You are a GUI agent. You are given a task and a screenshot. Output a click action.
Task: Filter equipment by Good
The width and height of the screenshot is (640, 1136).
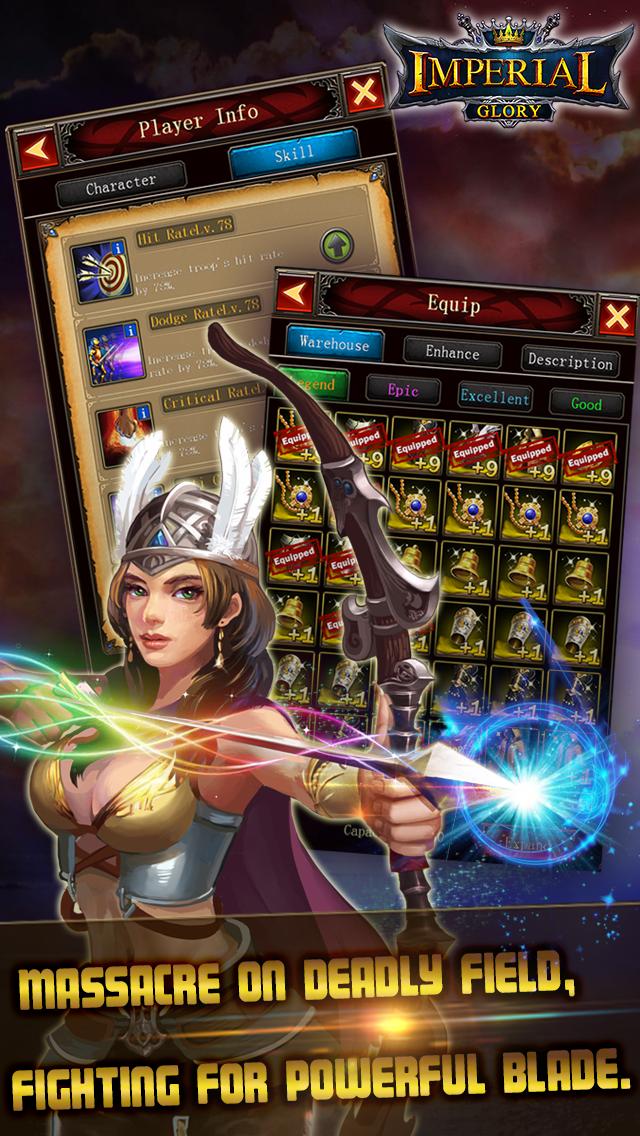click(585, 404)
